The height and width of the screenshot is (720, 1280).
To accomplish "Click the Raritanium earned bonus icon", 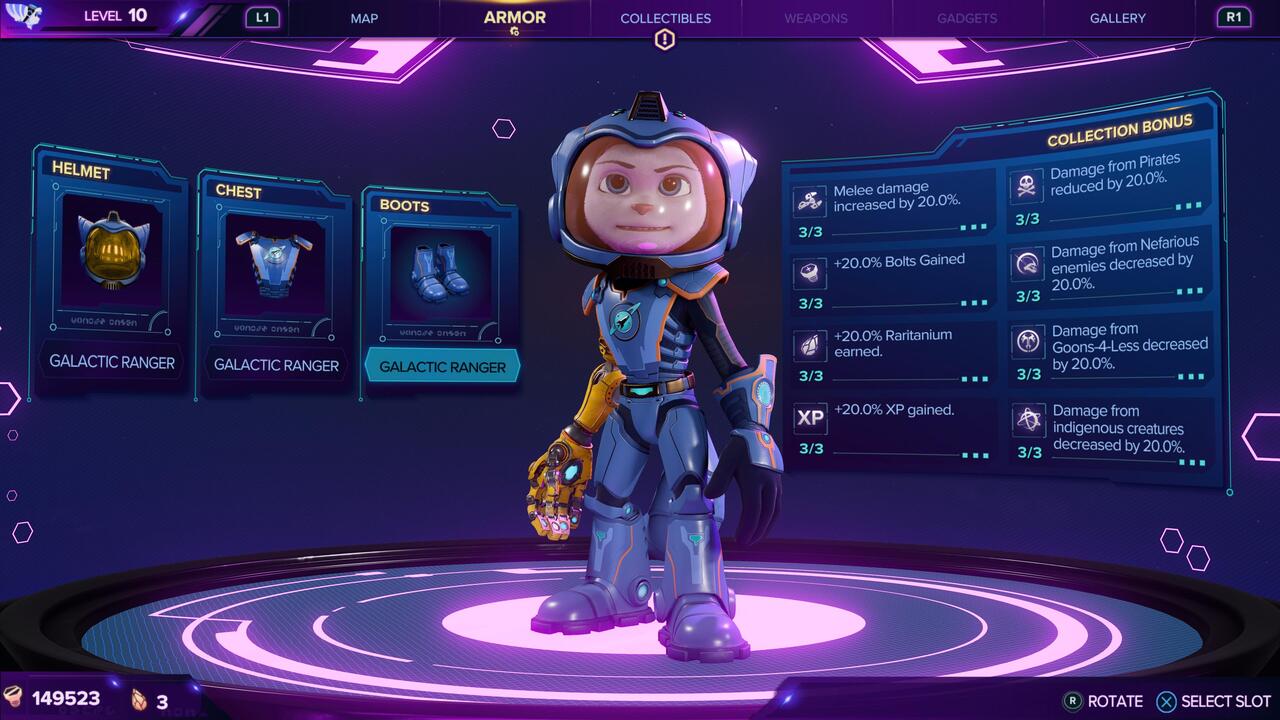I will (809, 344).
